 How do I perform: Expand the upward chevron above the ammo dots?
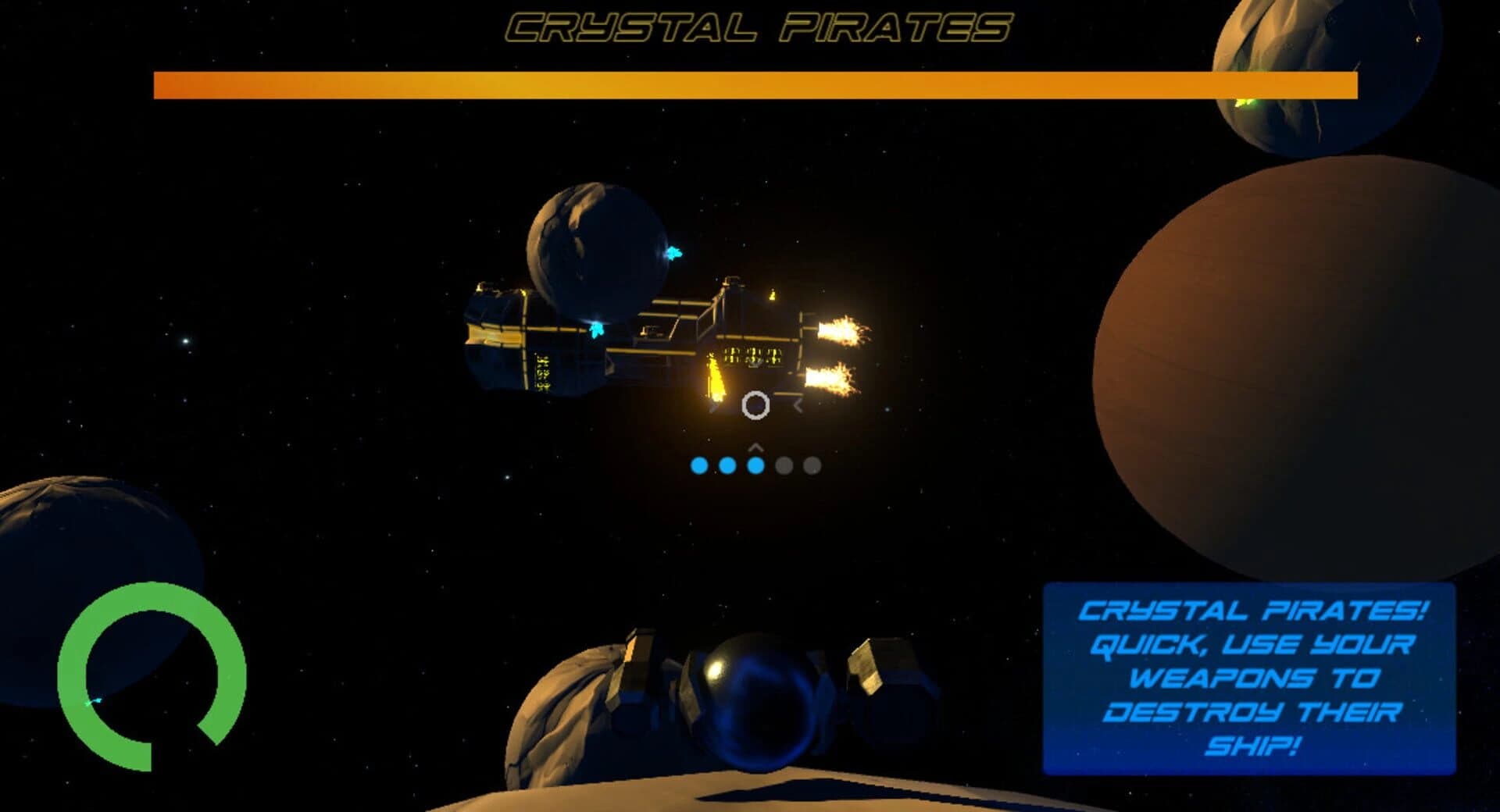(x=755, y=447)
